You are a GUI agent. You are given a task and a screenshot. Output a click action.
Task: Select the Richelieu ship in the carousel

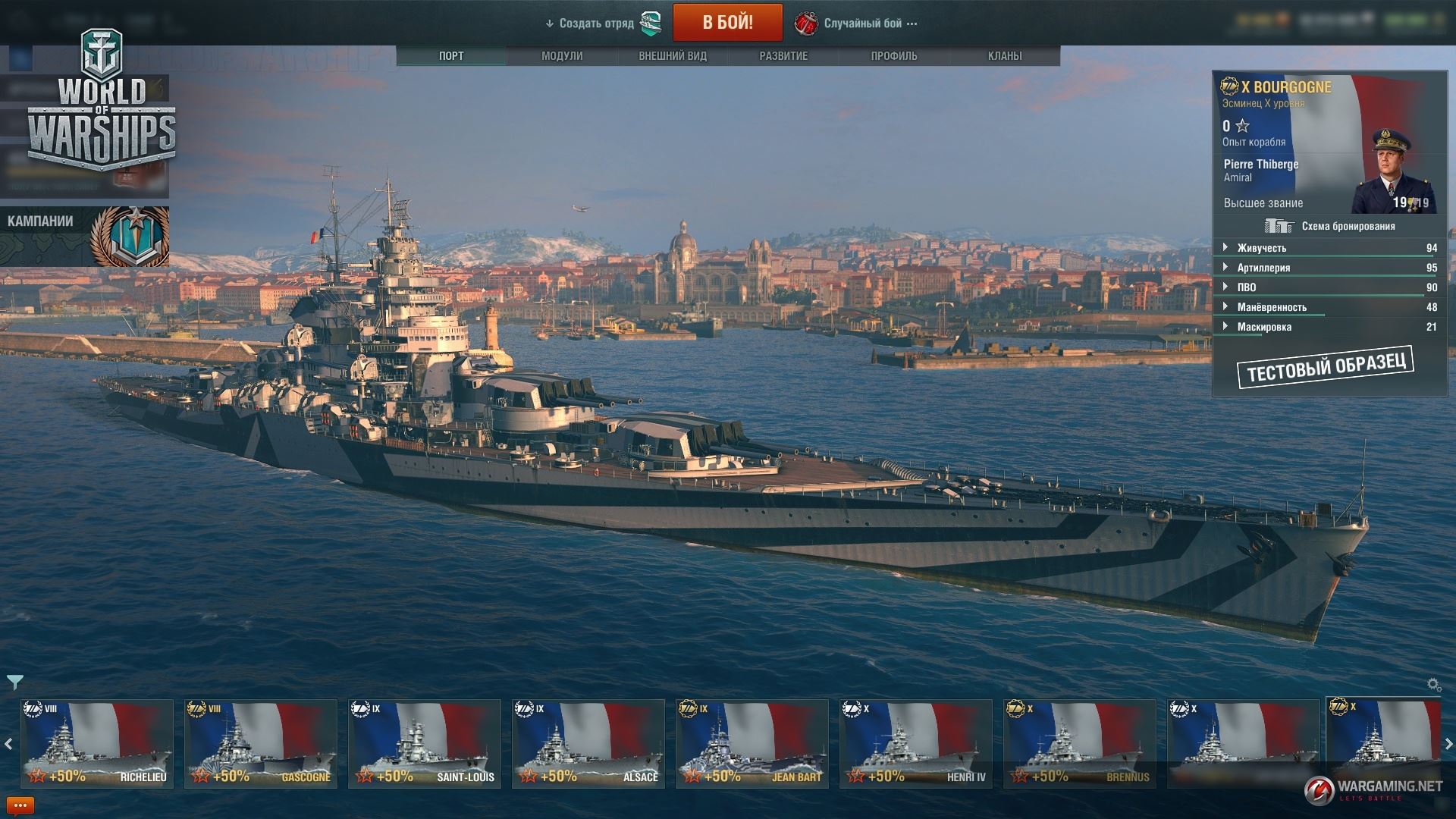(x=97, y=743)
